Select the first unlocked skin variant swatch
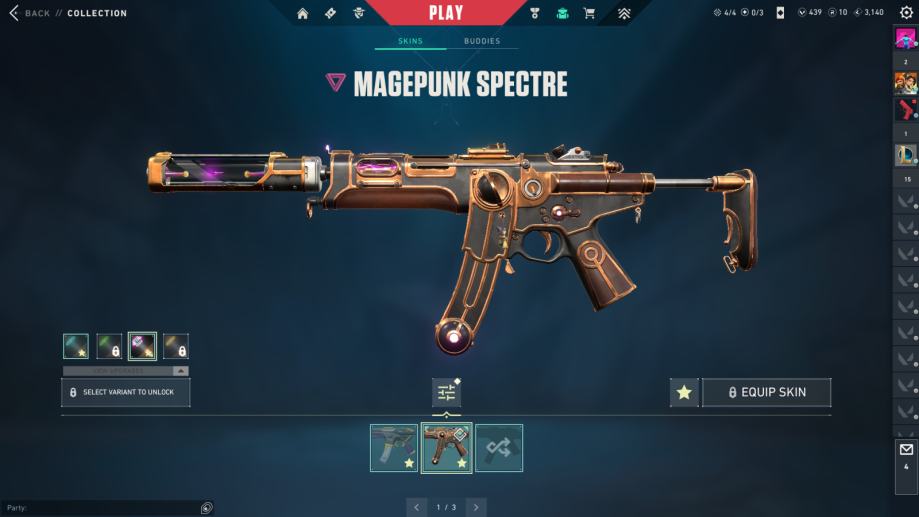Screen dimensions: 919x517 pyautogui.click(x=76, y=346)
